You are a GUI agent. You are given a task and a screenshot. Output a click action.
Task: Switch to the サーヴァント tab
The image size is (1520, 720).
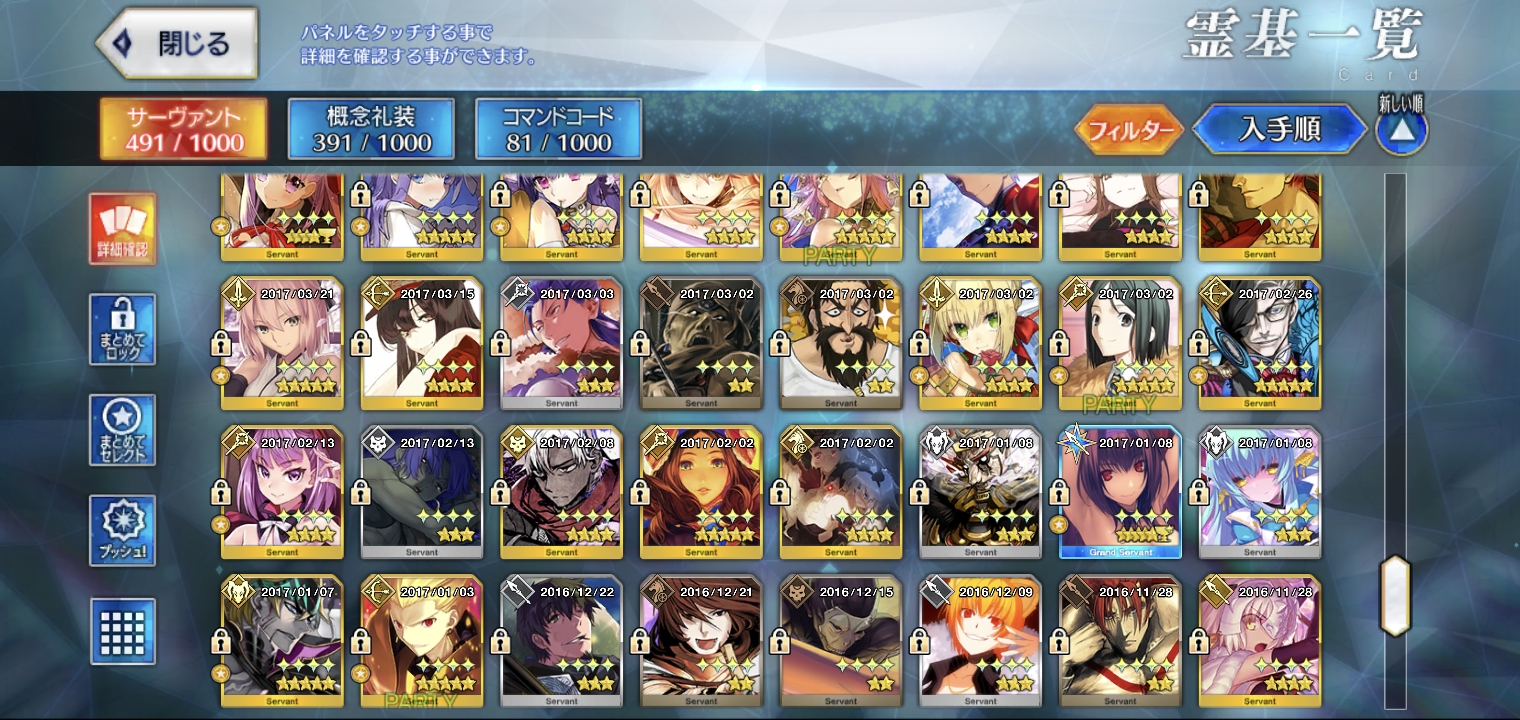183,129
